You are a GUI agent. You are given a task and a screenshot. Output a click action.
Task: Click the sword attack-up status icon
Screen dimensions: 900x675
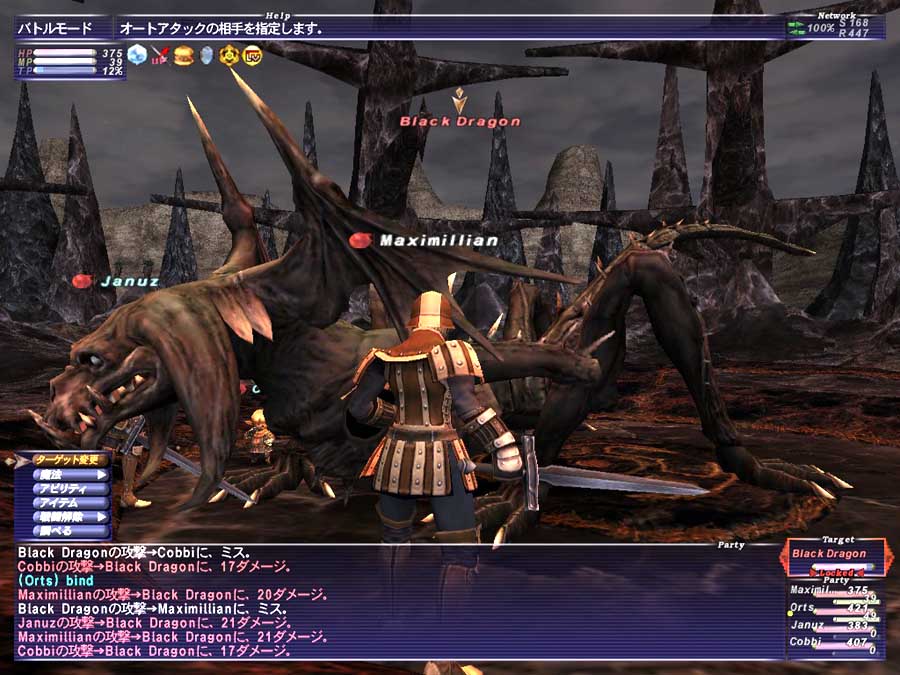click(160, 54)
